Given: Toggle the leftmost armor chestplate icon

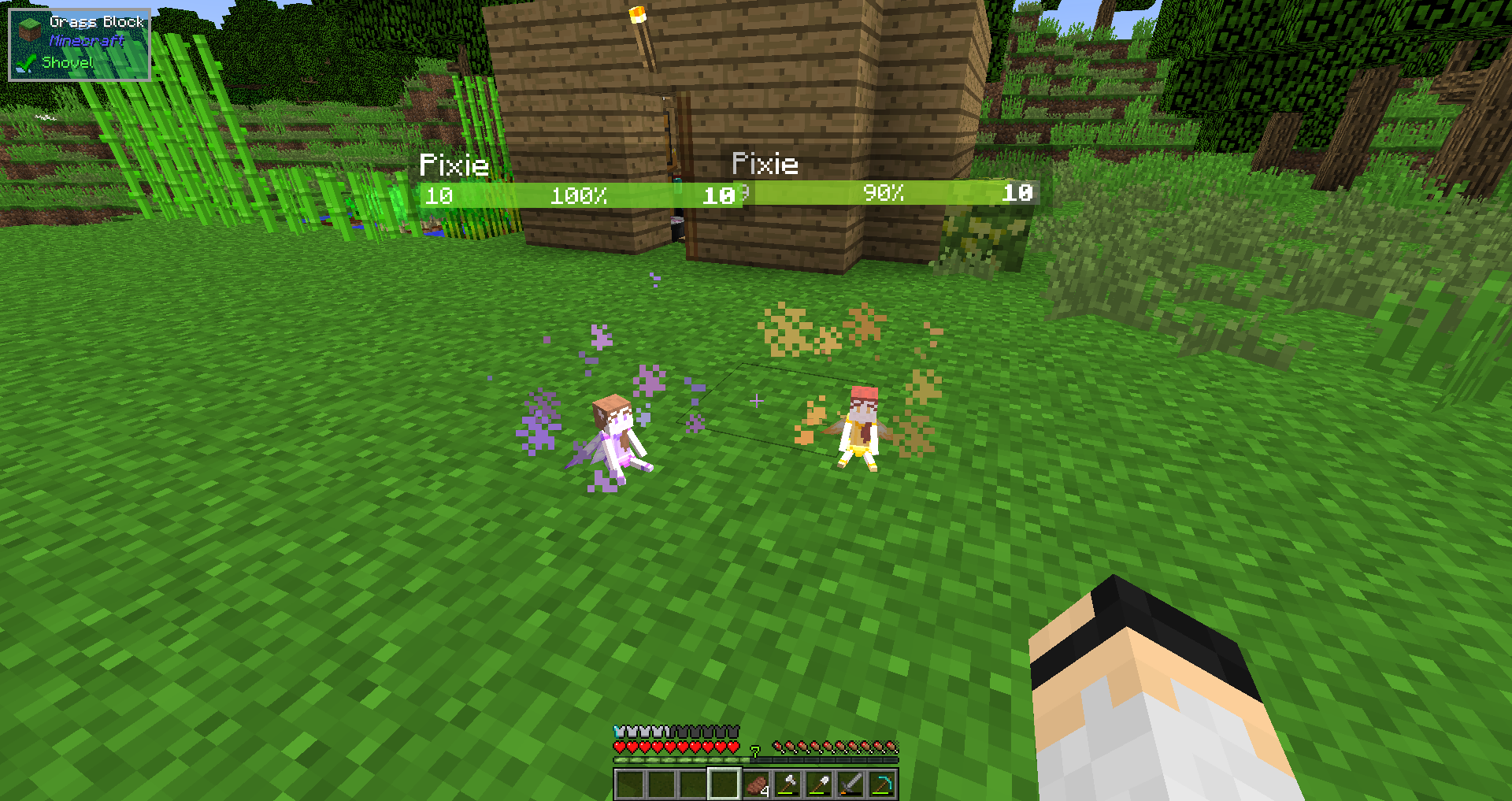Looking at the screenshot, I should coord(620,731).
